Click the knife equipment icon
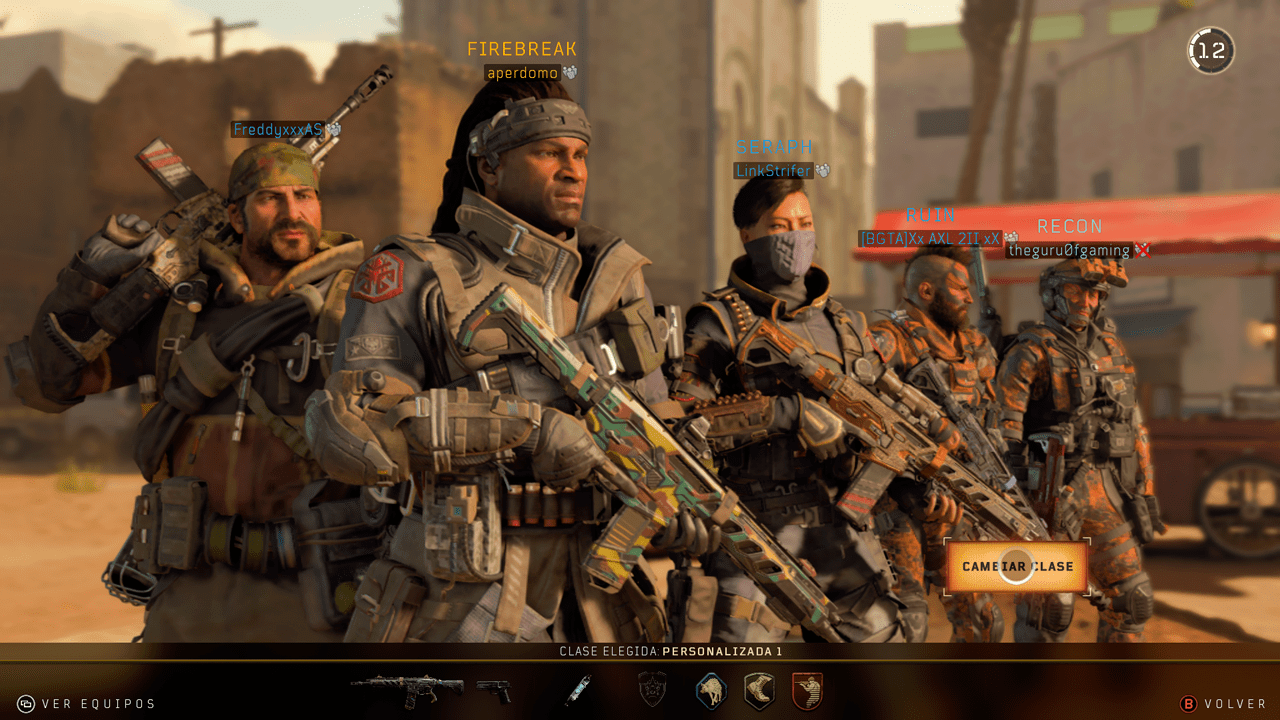1280x720 pixels. 578,688
